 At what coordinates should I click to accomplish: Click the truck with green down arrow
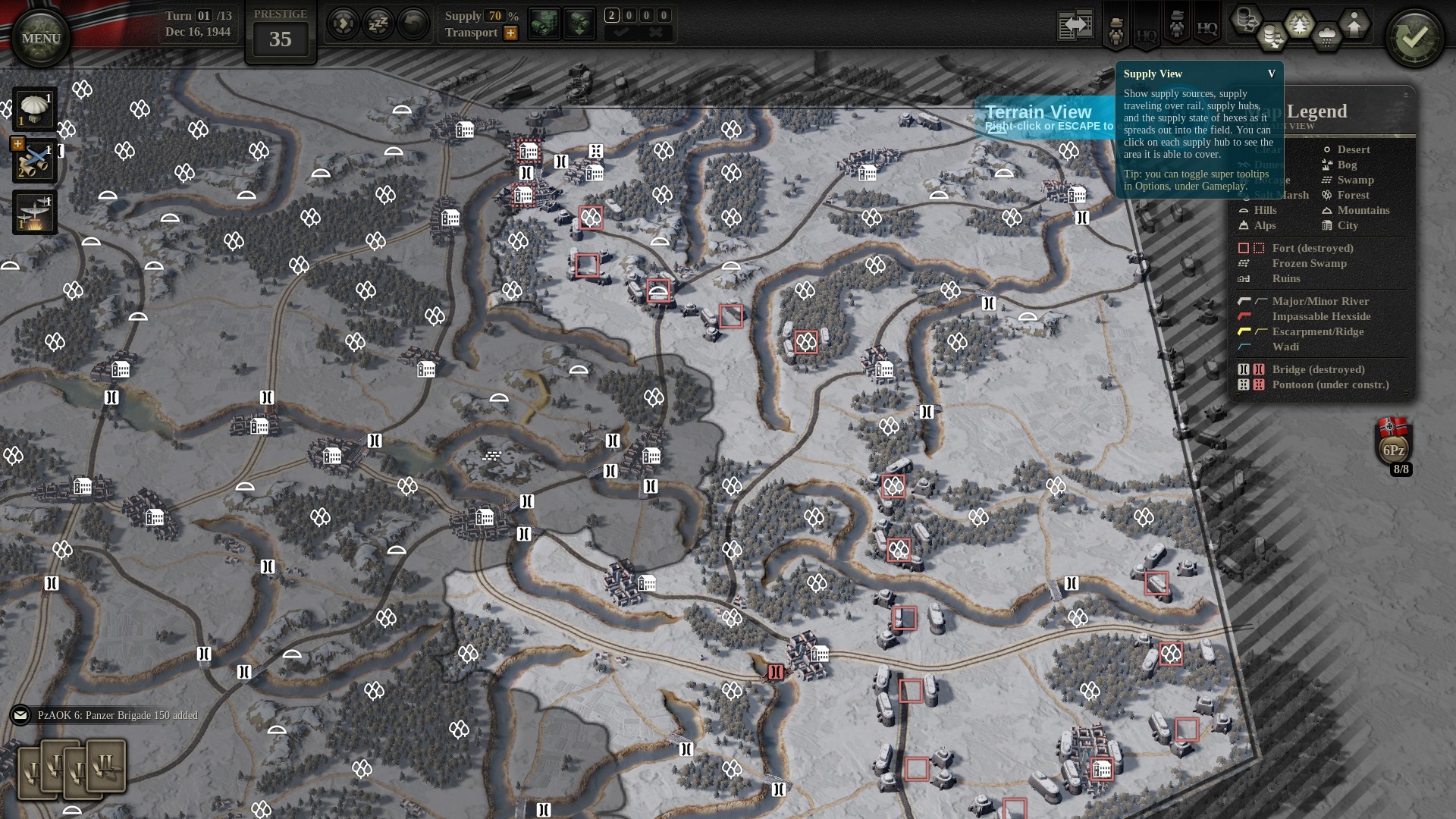(579, 24)
